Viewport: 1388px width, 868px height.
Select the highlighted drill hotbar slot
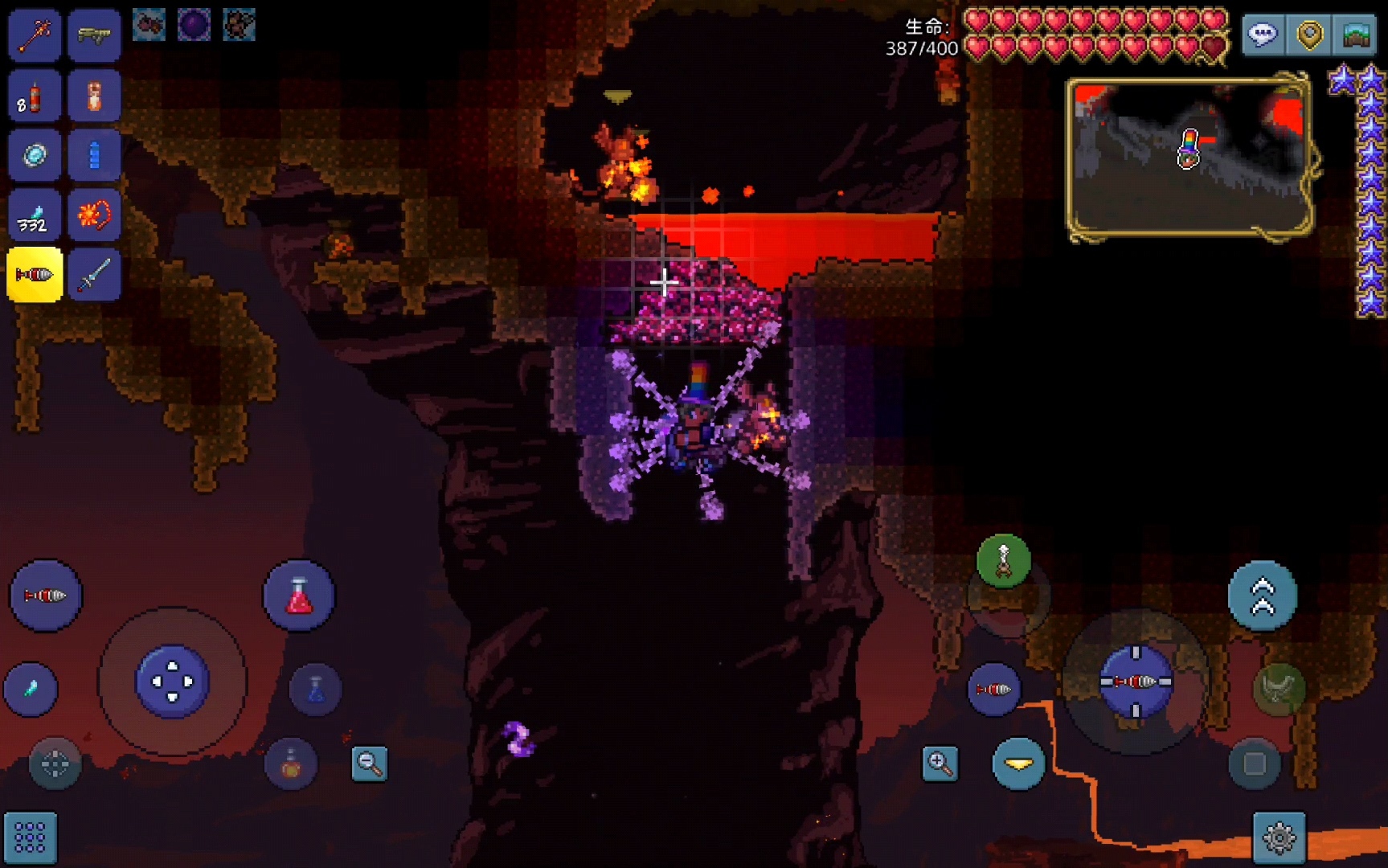pyautogui.click(x=35, y=275)
